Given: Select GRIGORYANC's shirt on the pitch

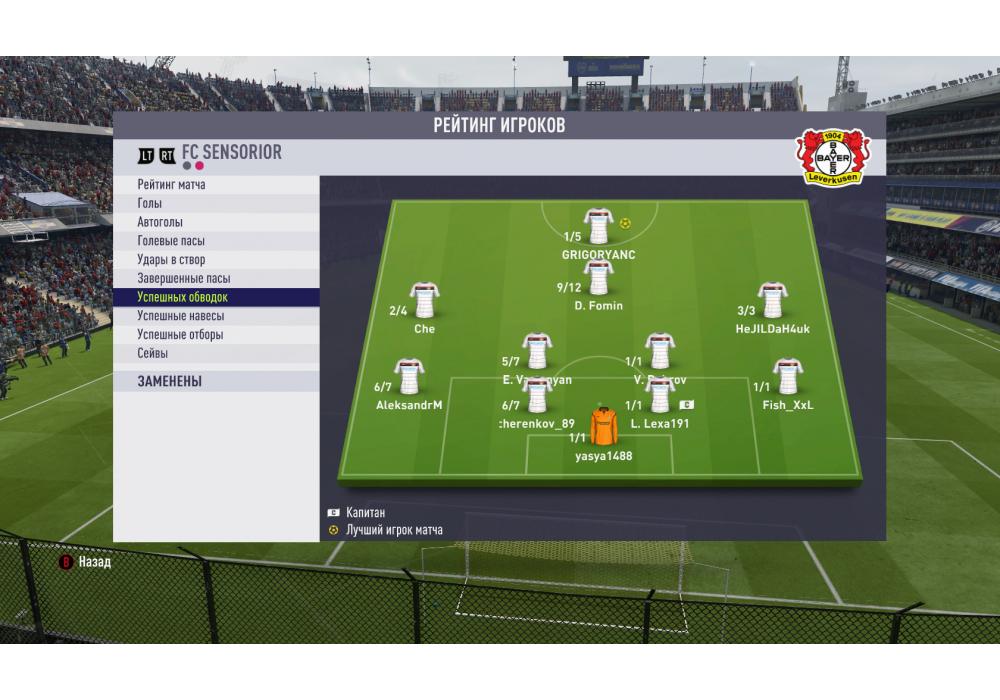Looking at the screenshot, I should [598, 226].
